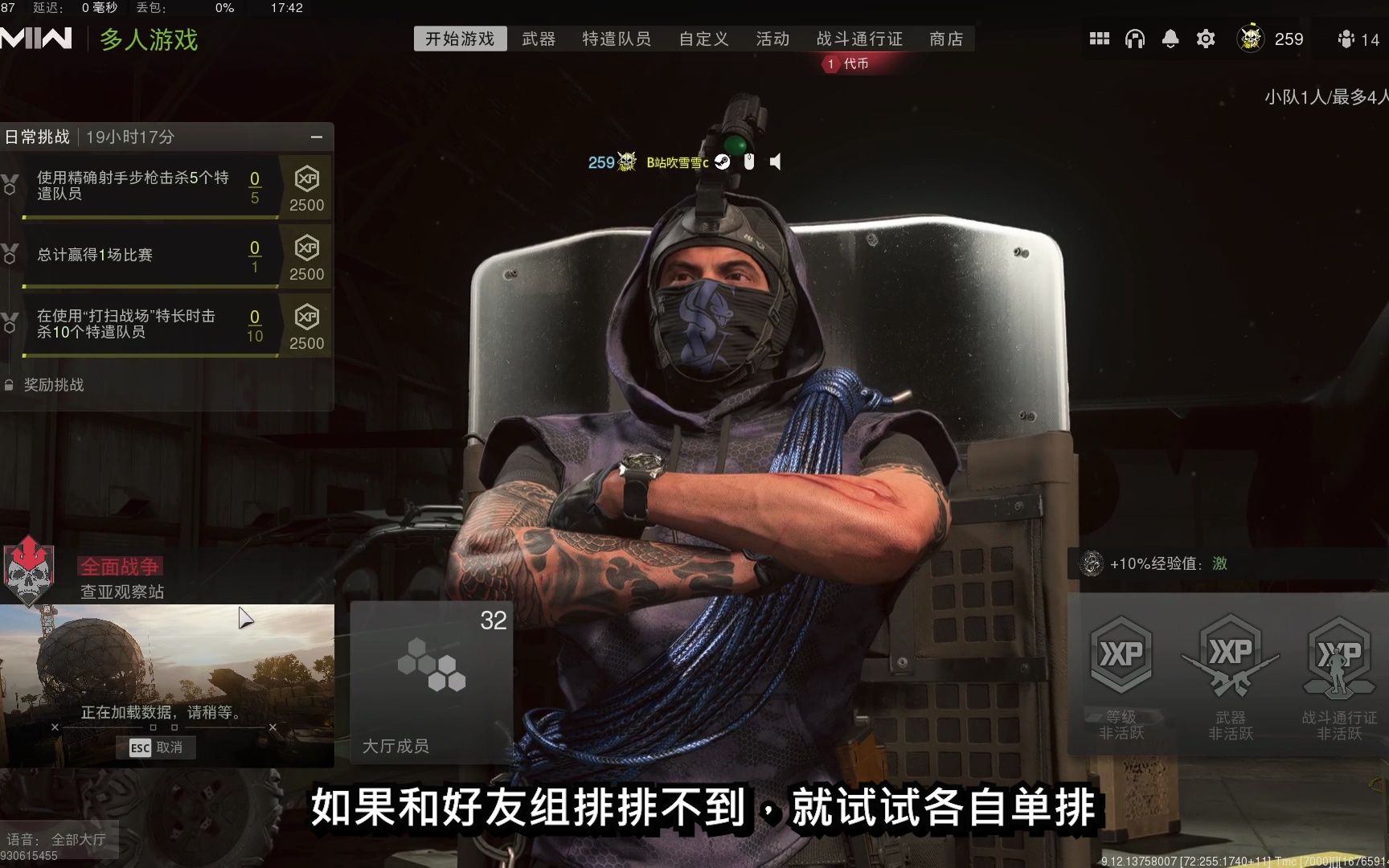The image size is (1389, 868).
Task: Open the social grid icon top right
Action: pyautogui.click(x=1100, y=38)
